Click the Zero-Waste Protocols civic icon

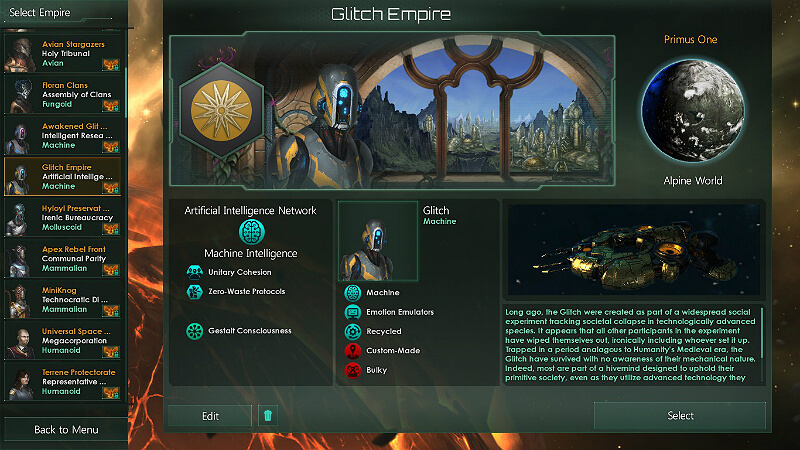pyautogui.click(x=194, y=292)
